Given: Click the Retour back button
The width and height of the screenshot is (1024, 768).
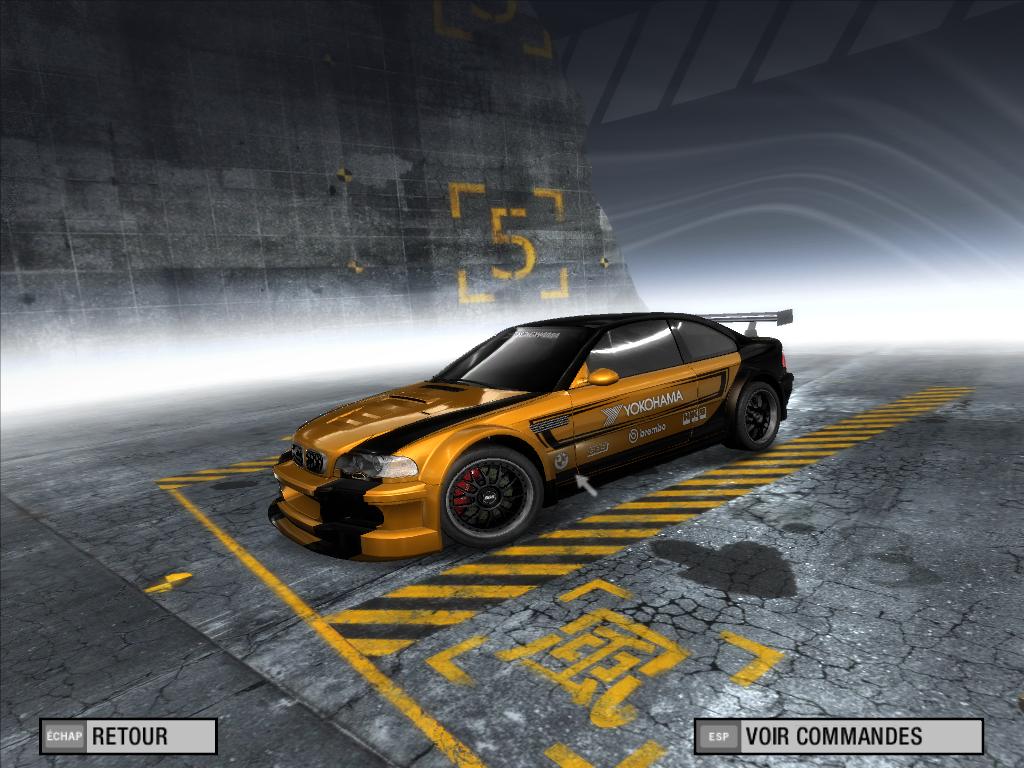Looking at the screenshot, I should 128,737.
